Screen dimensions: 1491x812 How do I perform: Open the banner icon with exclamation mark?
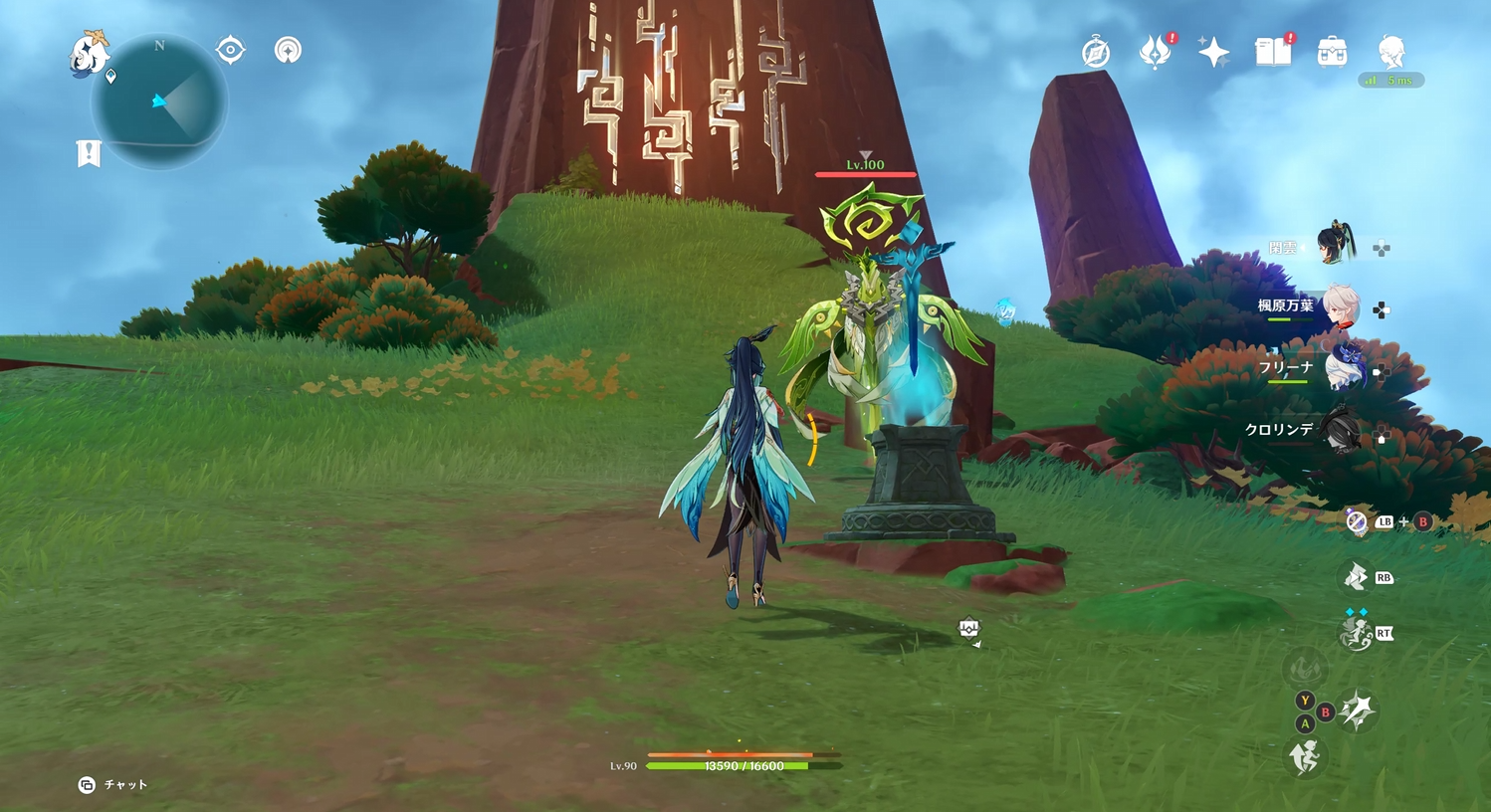click(89, 153)
